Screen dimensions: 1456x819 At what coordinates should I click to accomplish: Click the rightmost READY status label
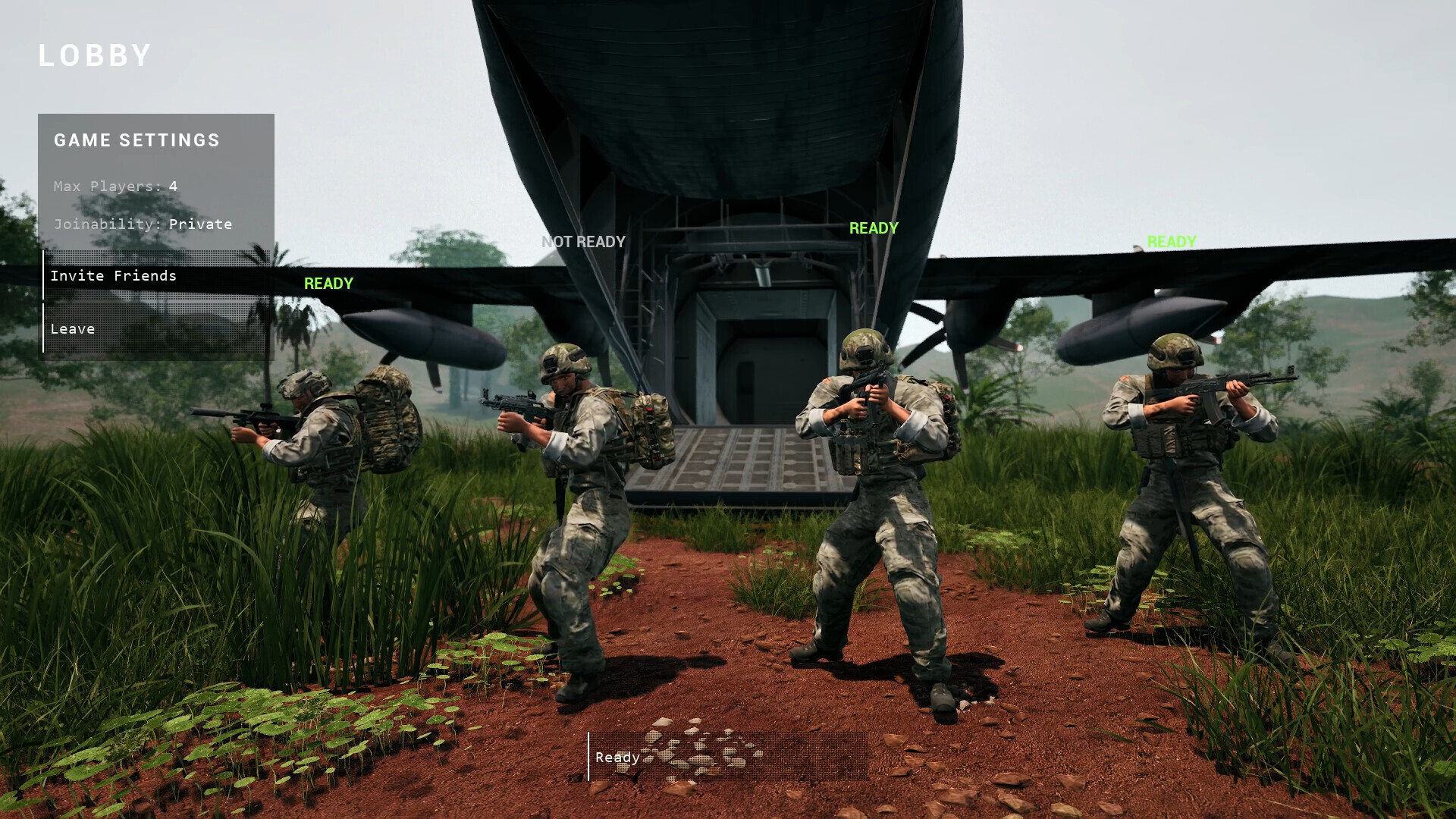(x=1171, y=240)
